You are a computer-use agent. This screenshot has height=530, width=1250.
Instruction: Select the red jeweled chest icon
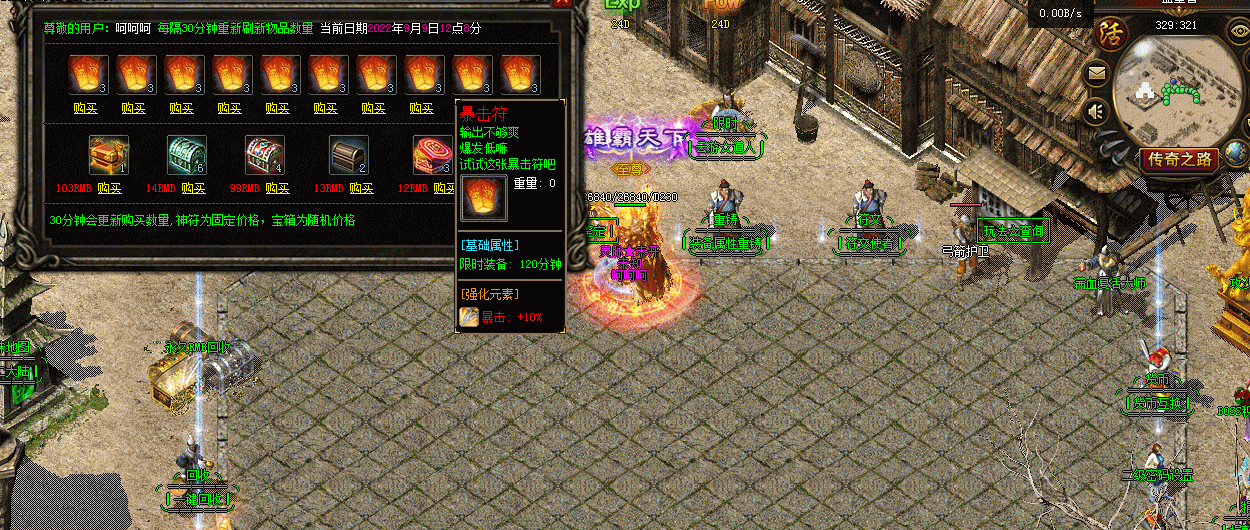click(265, 156)
